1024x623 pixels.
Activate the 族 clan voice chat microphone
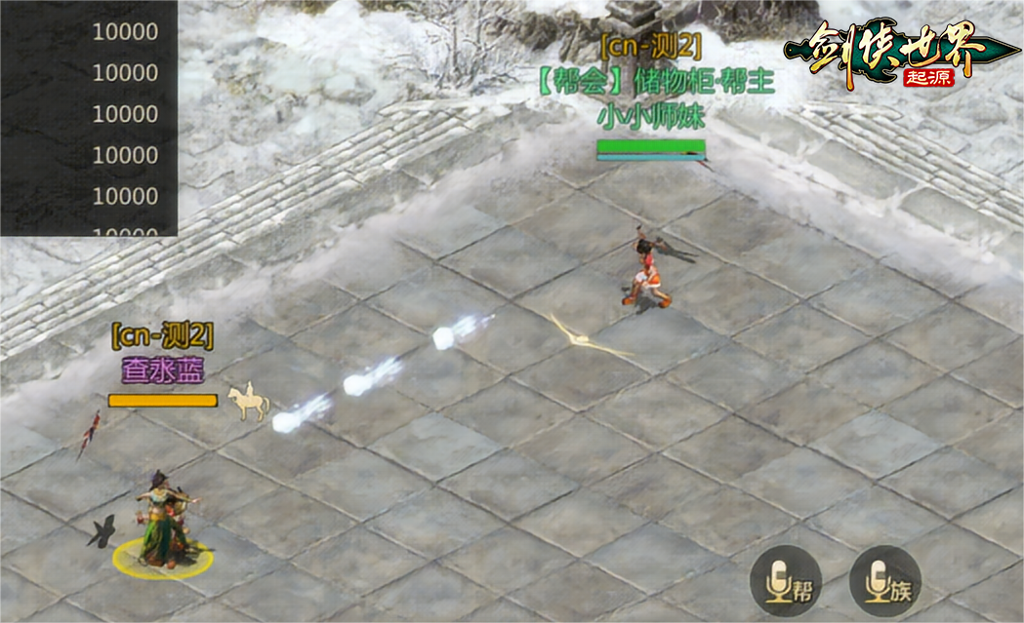coord(885,581)
